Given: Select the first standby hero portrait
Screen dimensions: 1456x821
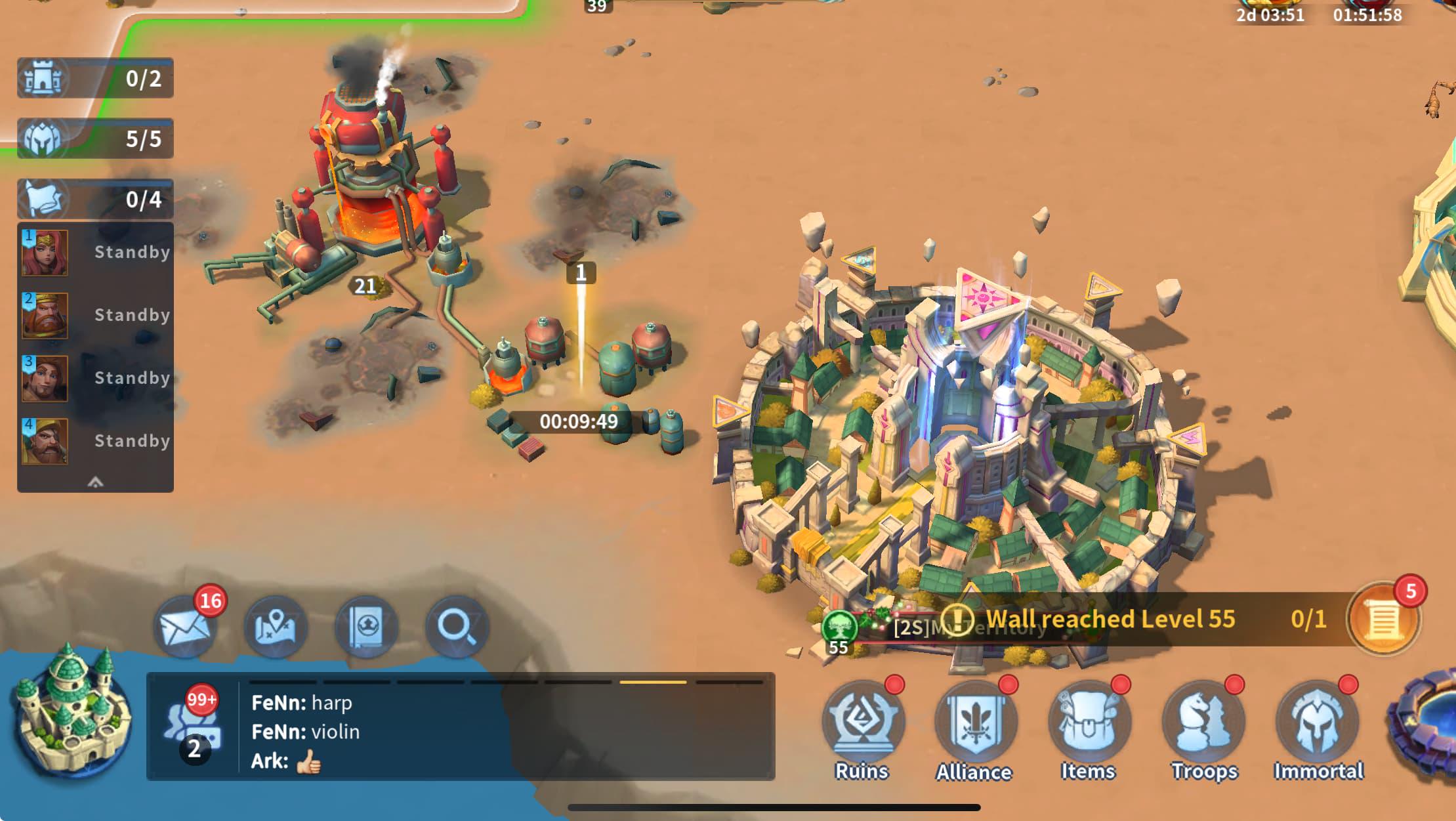Looking at the screenshot, I should click(x=45, y=253).
